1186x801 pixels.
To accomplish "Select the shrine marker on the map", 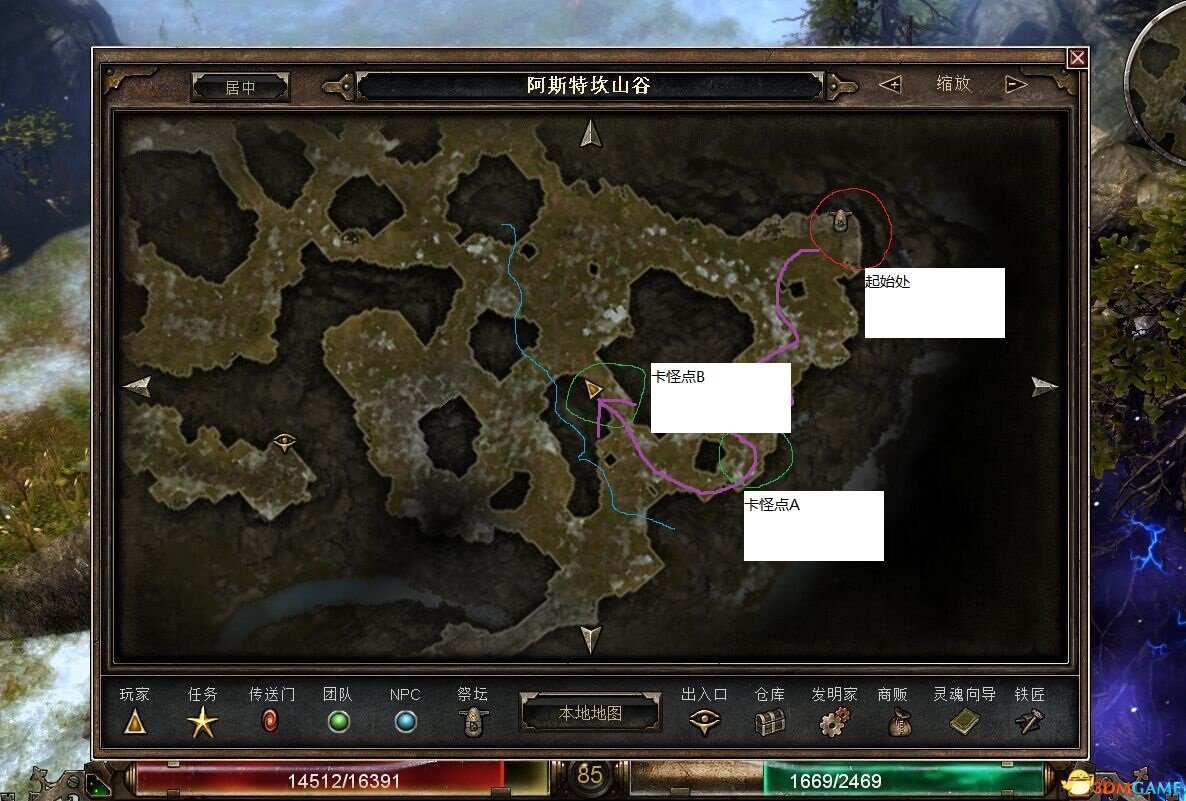I will 841,220.
